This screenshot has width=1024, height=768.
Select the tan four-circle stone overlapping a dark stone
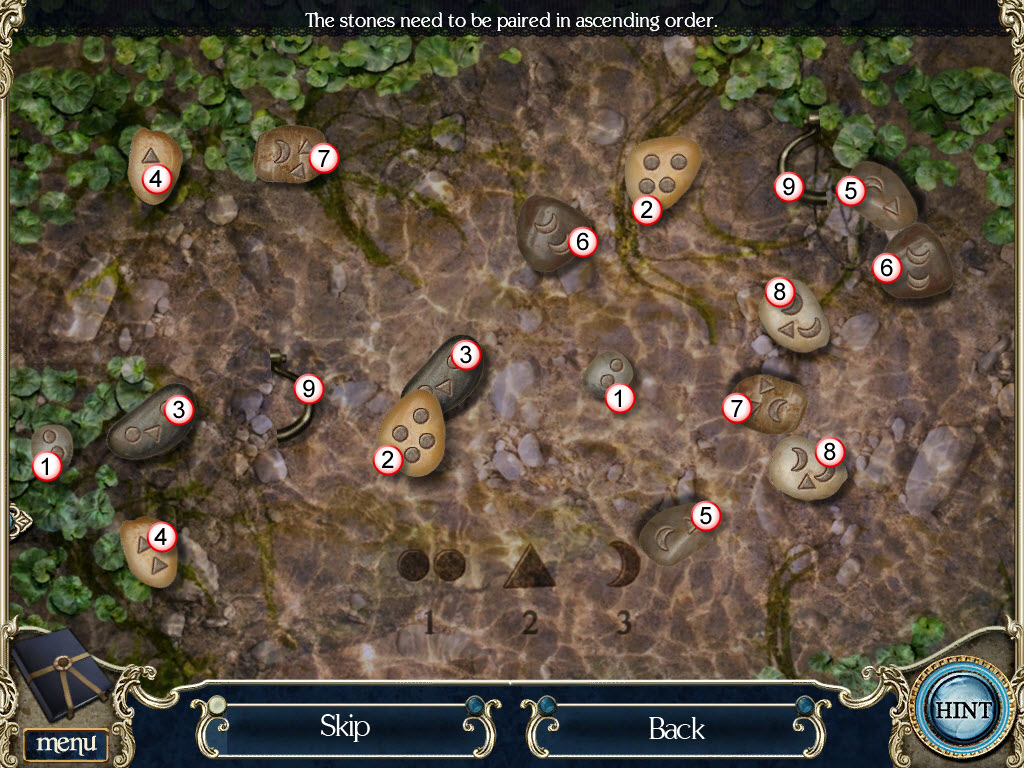pyautogui.click(x=410, y=430)
